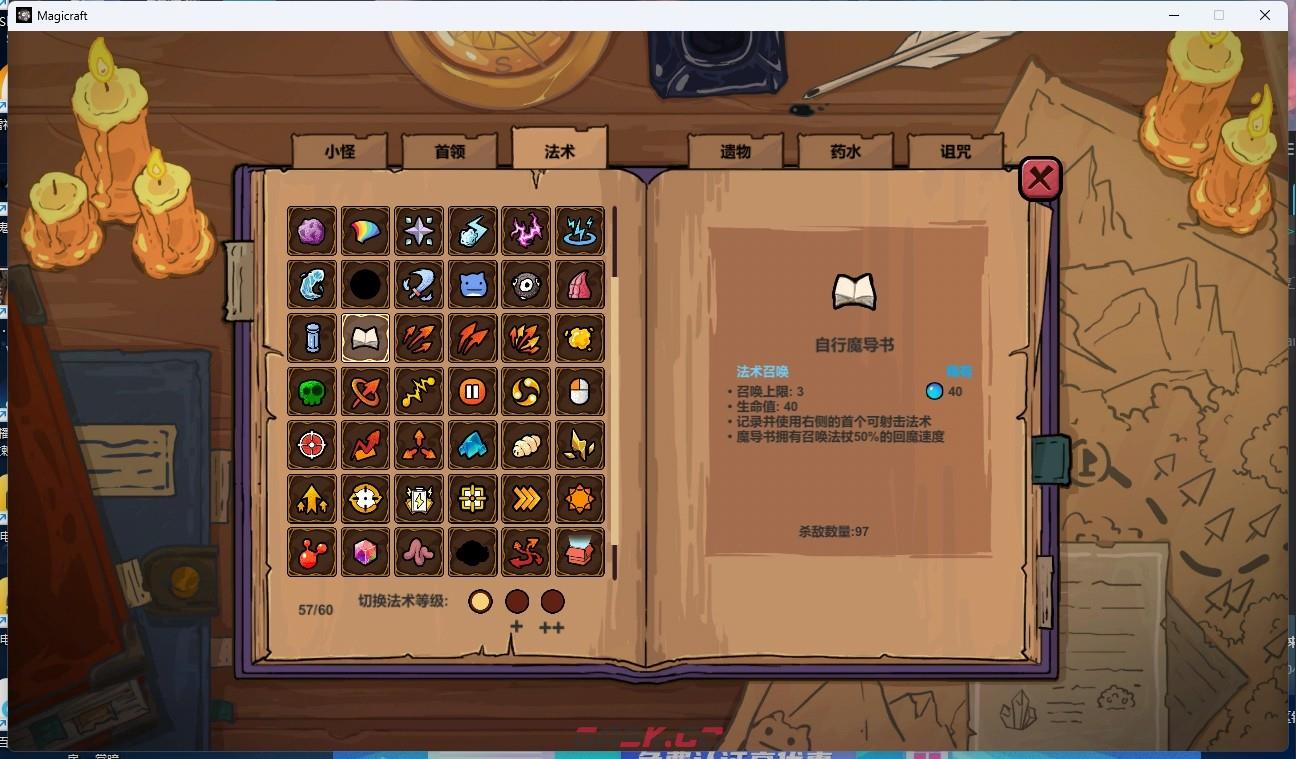Select the gray eyeball orb spell icon

pos(525,285)
